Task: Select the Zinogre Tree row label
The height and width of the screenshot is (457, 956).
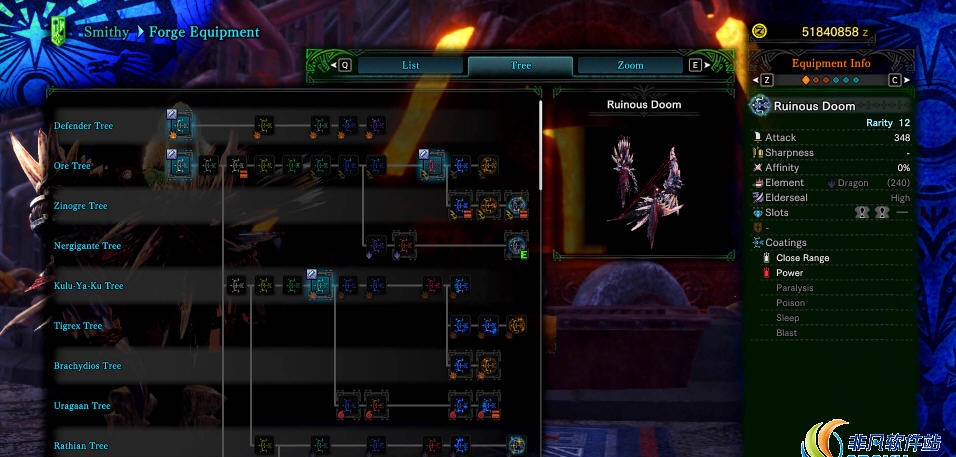Action: (80, 206)
